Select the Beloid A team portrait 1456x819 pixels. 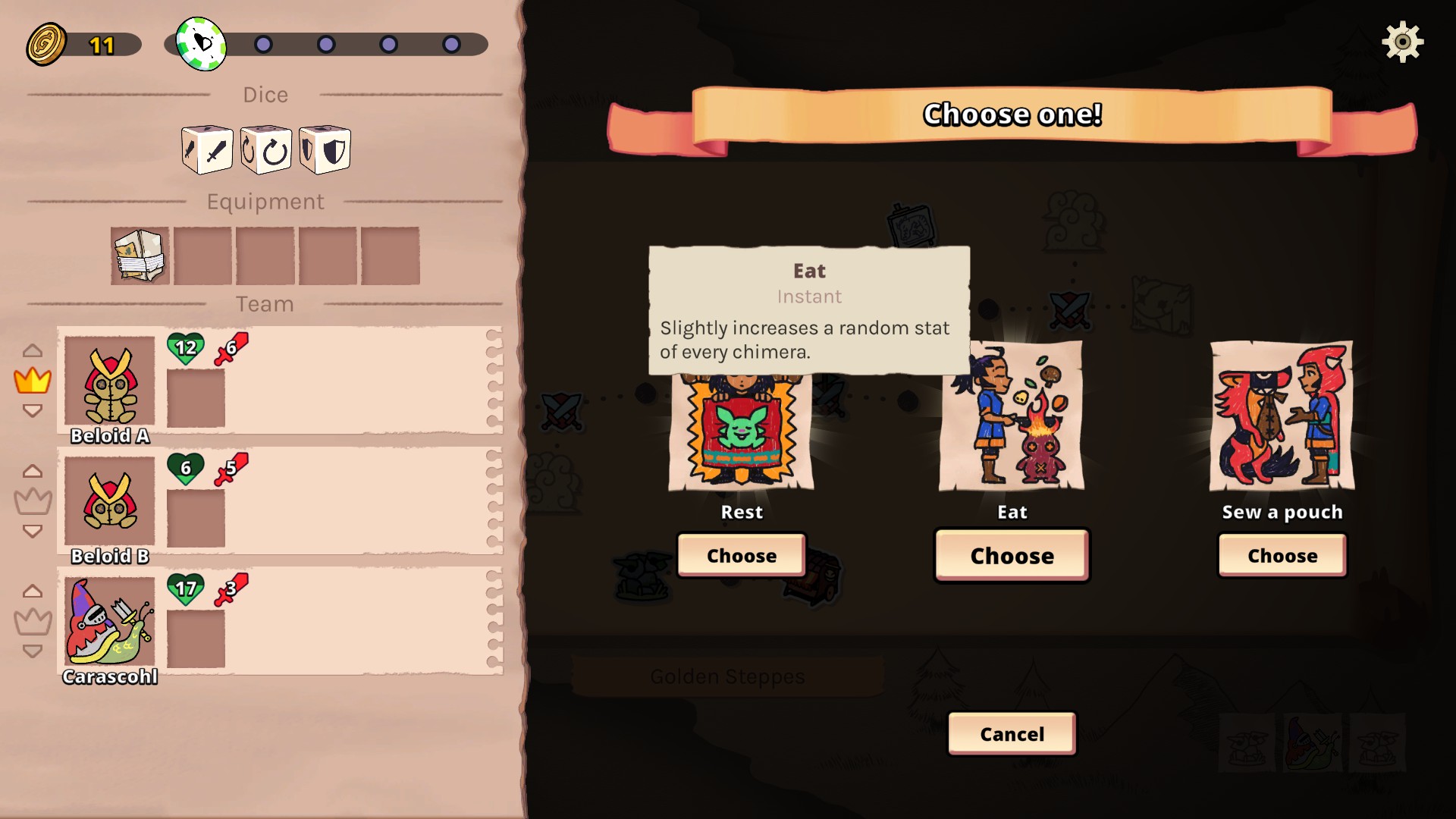click(x=110, y=381)
